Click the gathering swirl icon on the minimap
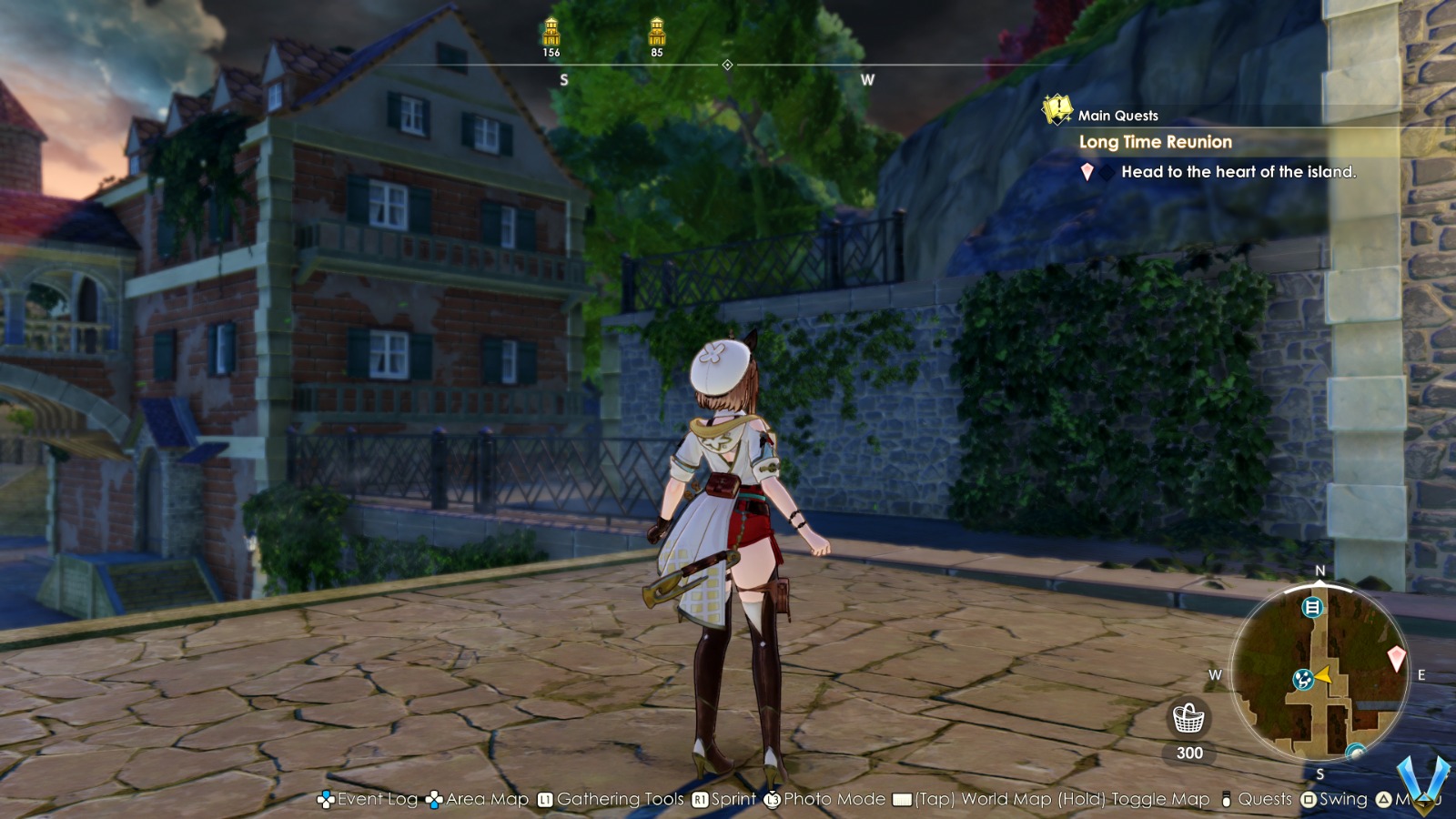The height and width of the screenshot is (819, 1456). (1303, 679)
